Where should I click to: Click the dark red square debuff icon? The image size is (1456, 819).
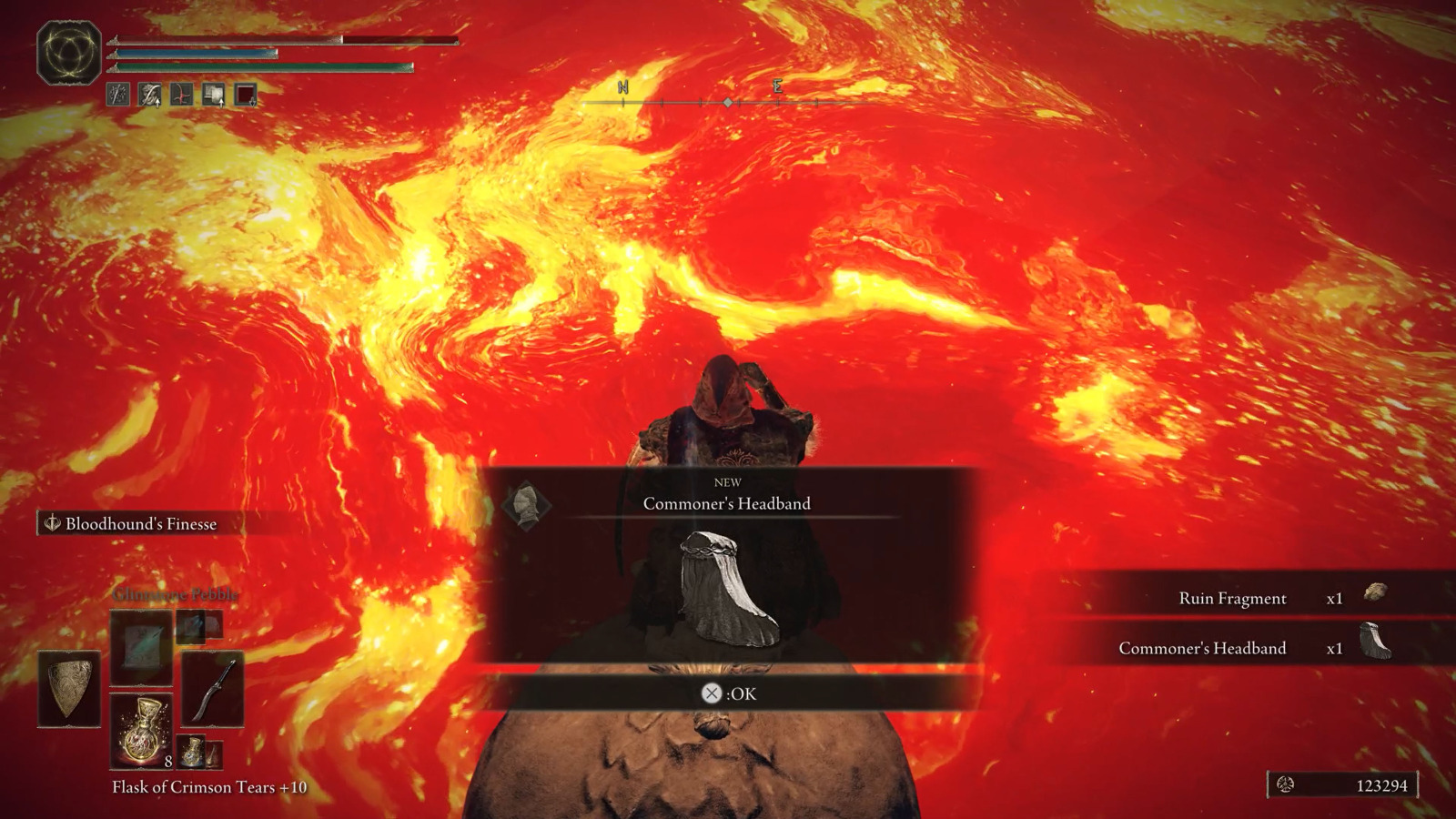click(x=246, y=95)
